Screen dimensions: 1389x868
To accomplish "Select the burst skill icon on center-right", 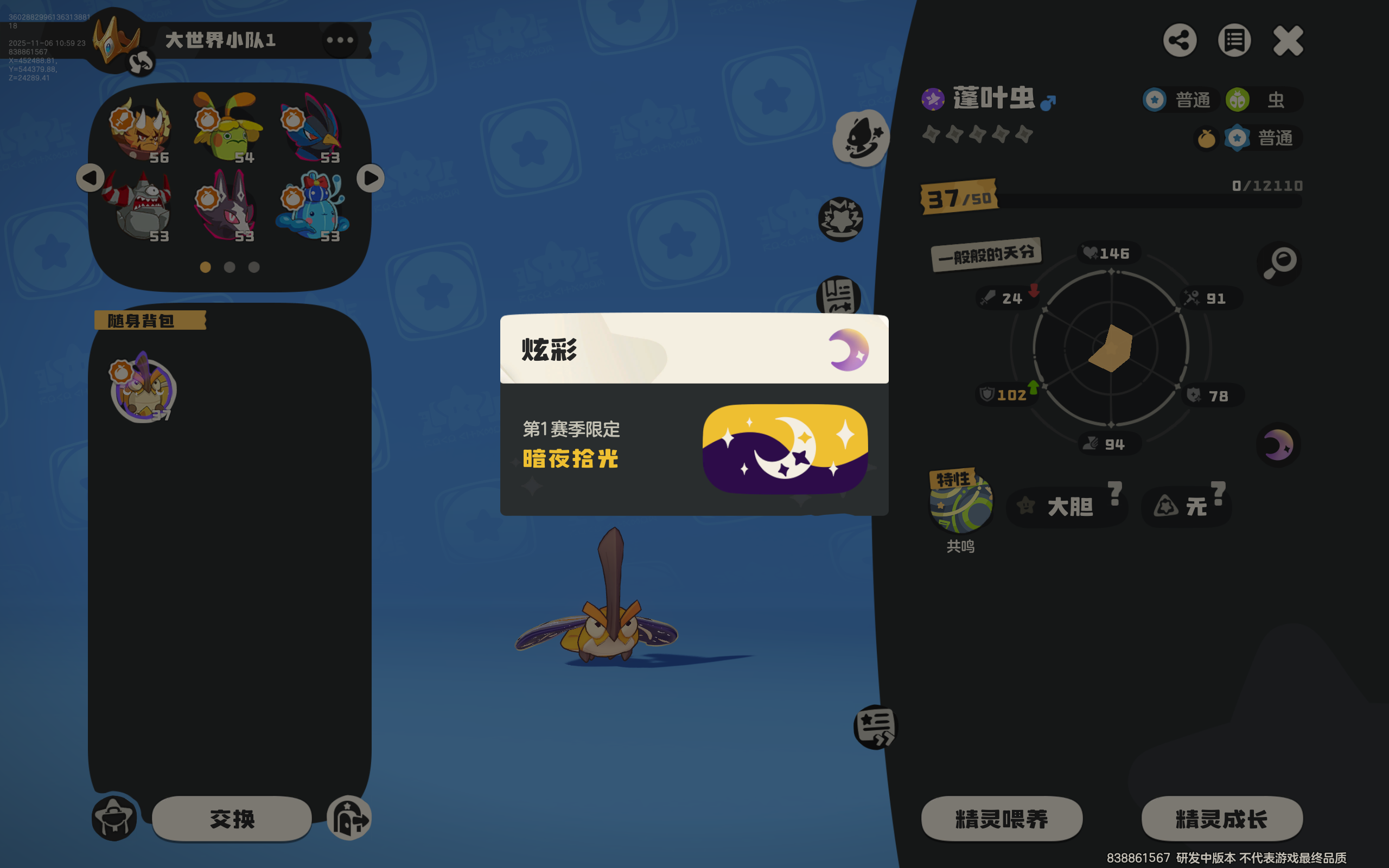I will (x=840, y=220).
